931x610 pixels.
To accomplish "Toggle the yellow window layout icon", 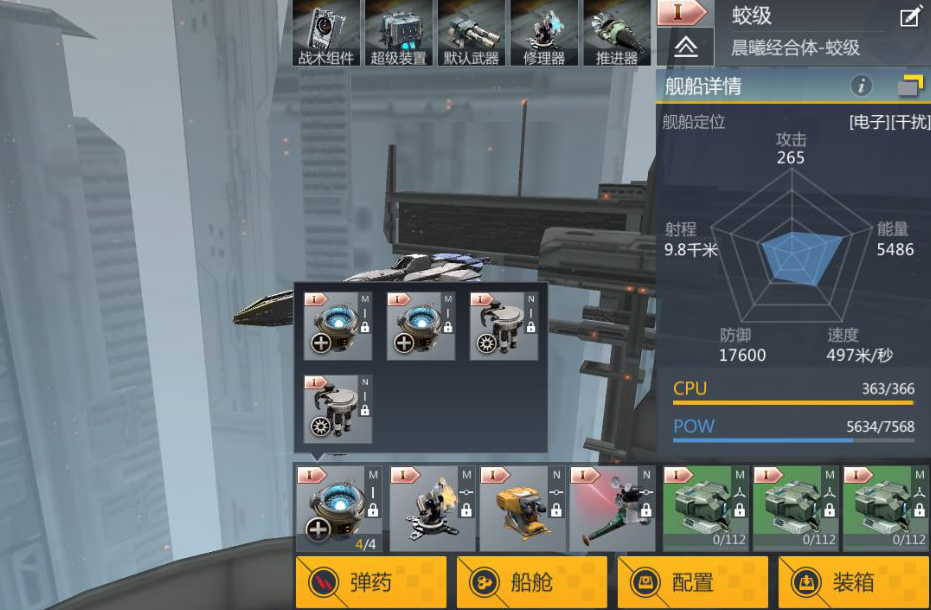I will 909,86.
